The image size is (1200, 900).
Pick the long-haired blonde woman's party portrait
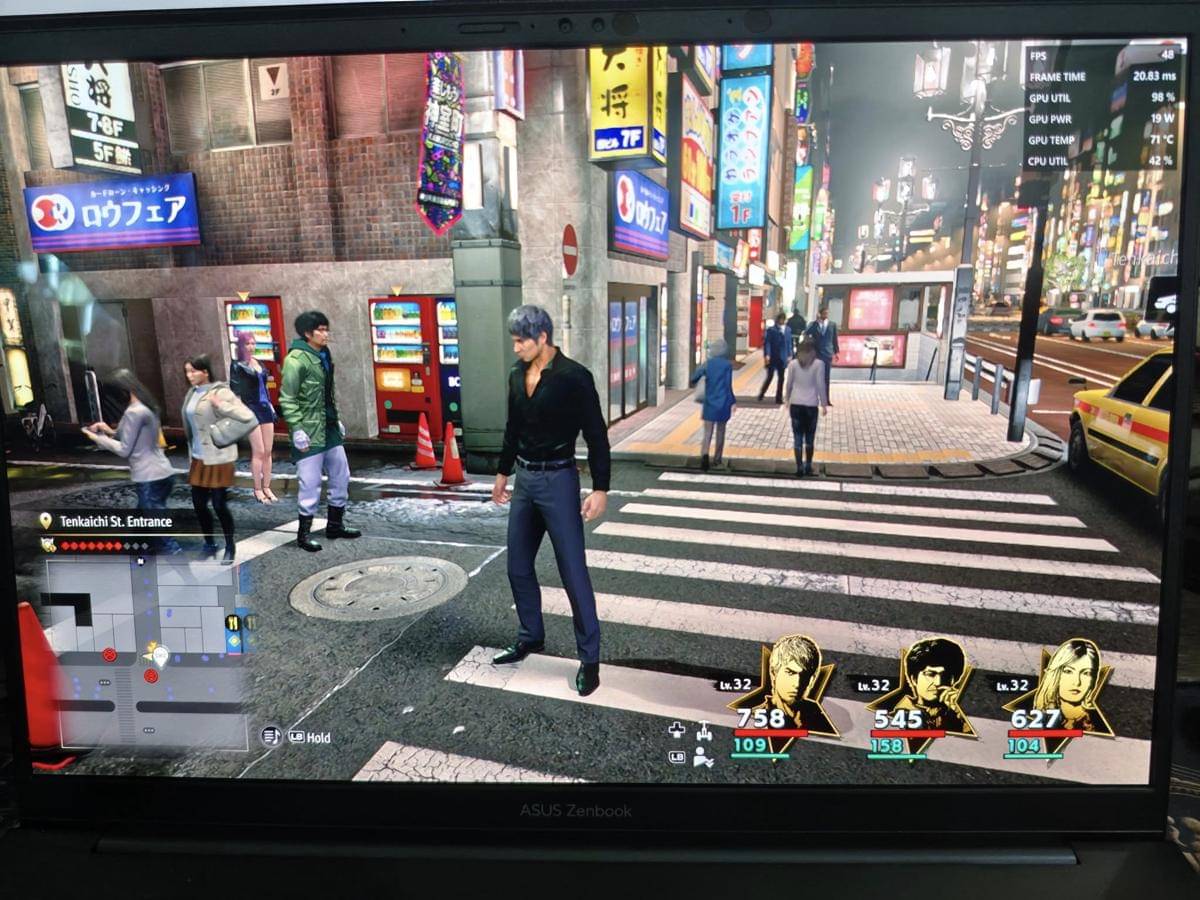(x=1060, y=688)
